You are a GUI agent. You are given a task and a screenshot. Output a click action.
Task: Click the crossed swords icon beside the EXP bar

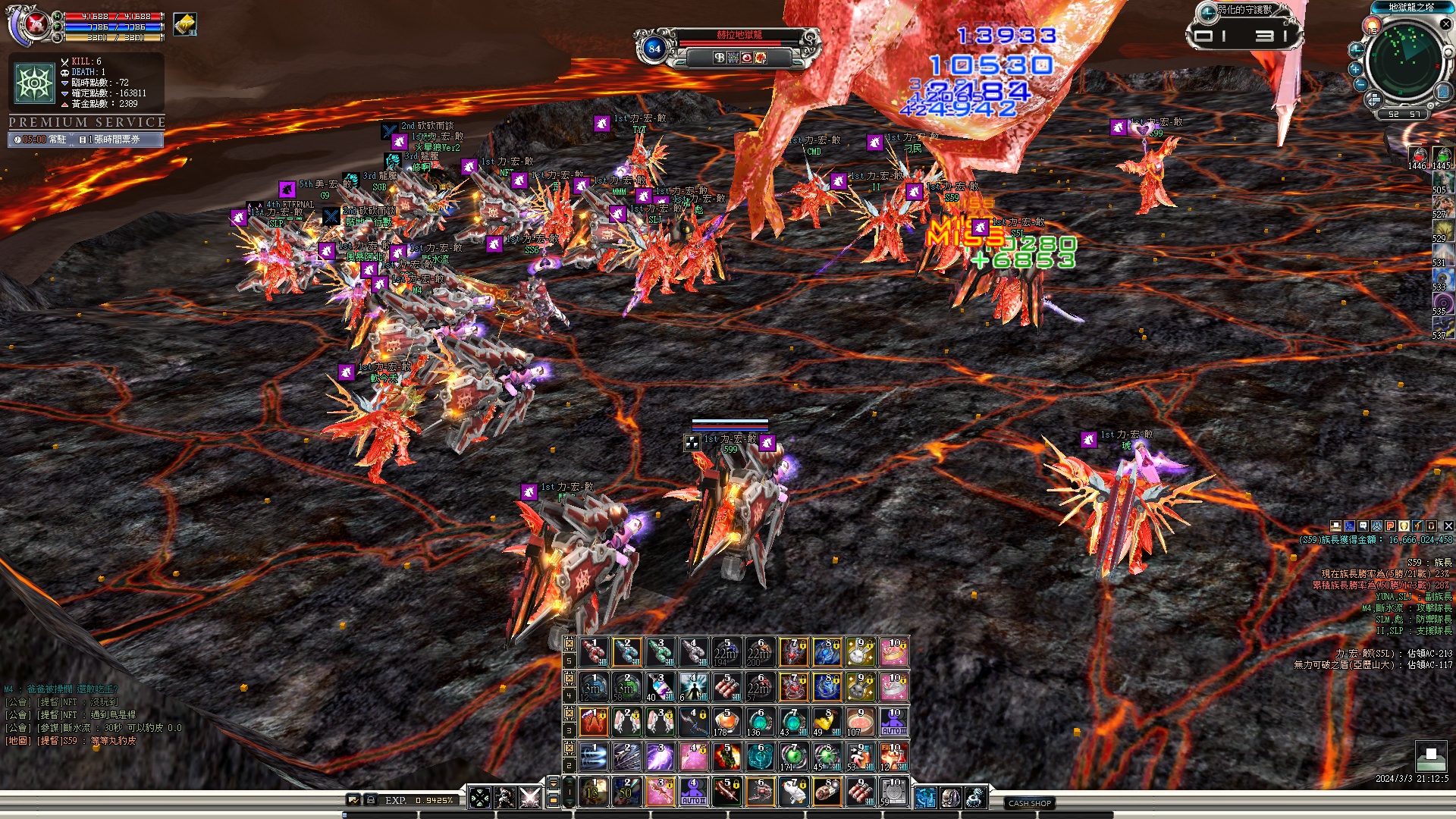[530, 797]
